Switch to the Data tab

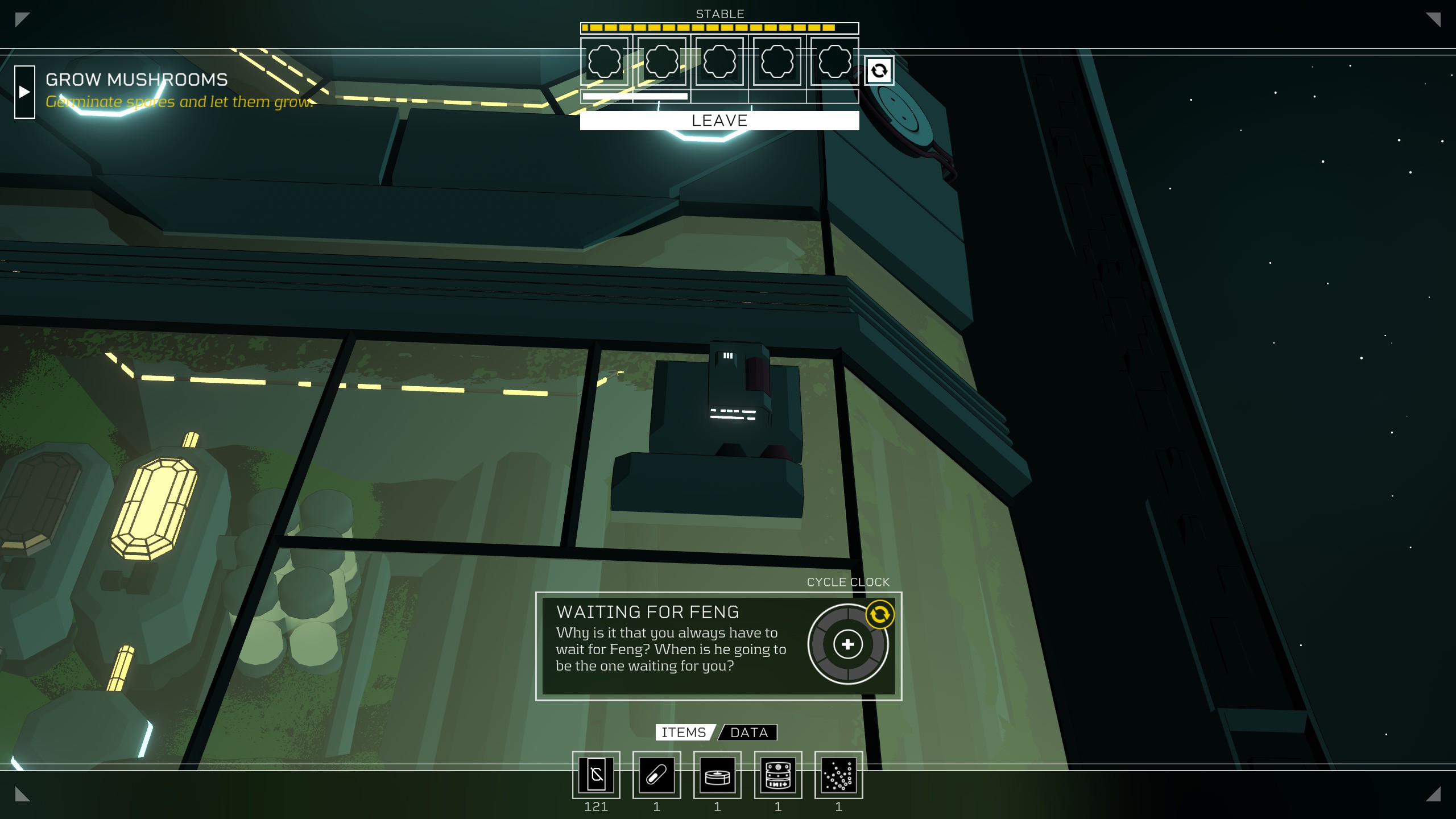pyautogui.click(x=748, y=733)
